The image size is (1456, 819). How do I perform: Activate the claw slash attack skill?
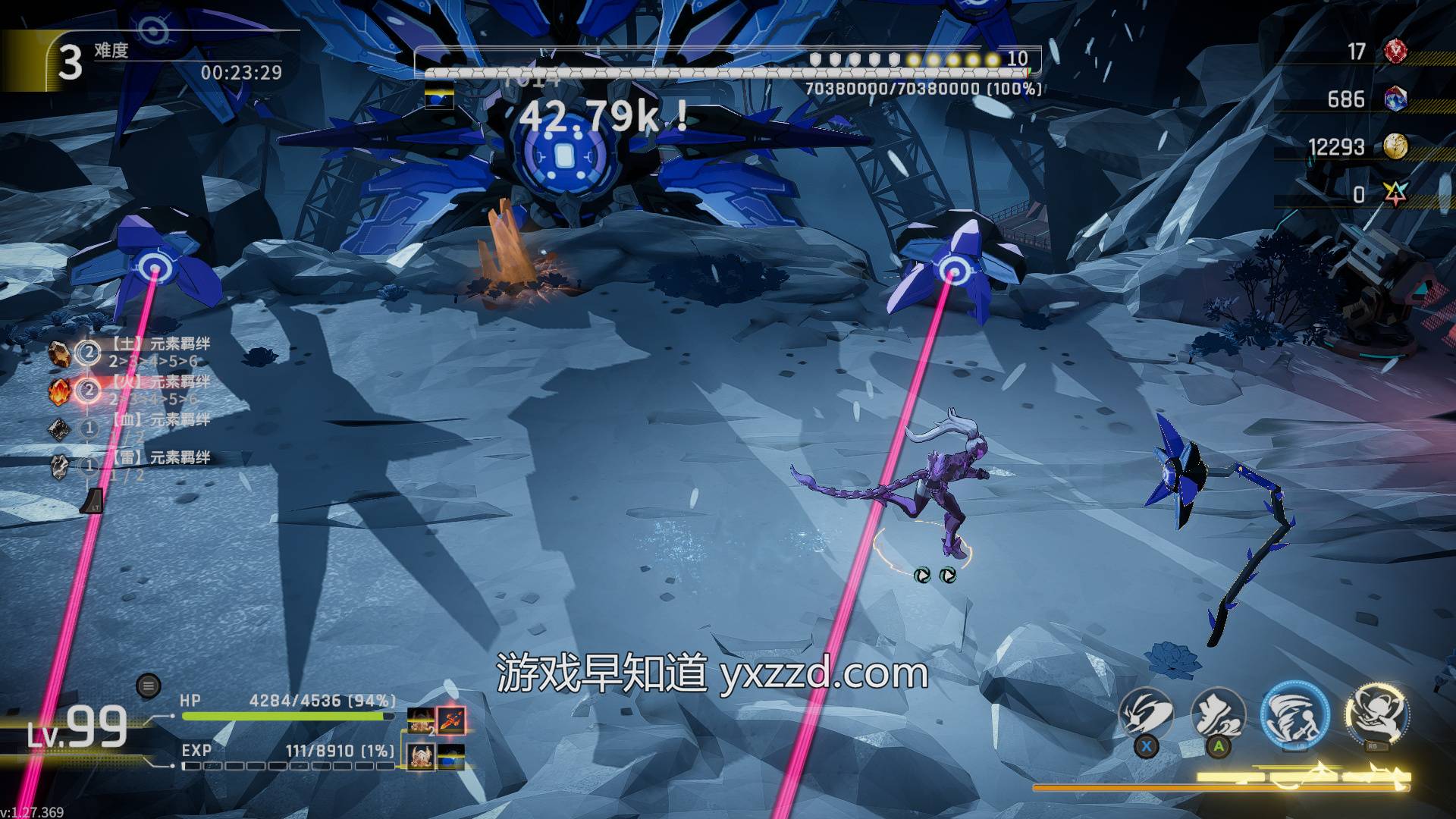[x=1146, y=715]
